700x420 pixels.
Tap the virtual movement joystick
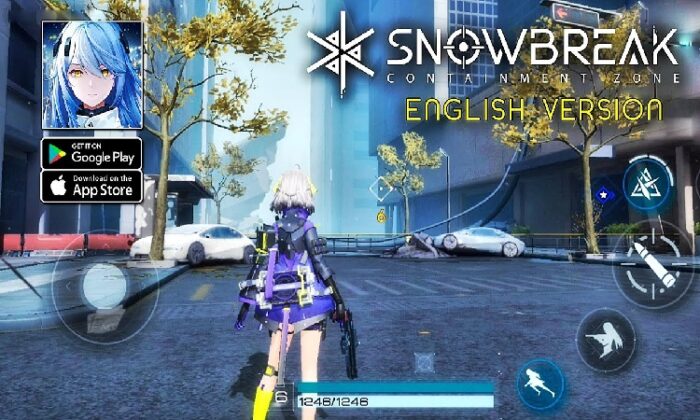(104, 288)
